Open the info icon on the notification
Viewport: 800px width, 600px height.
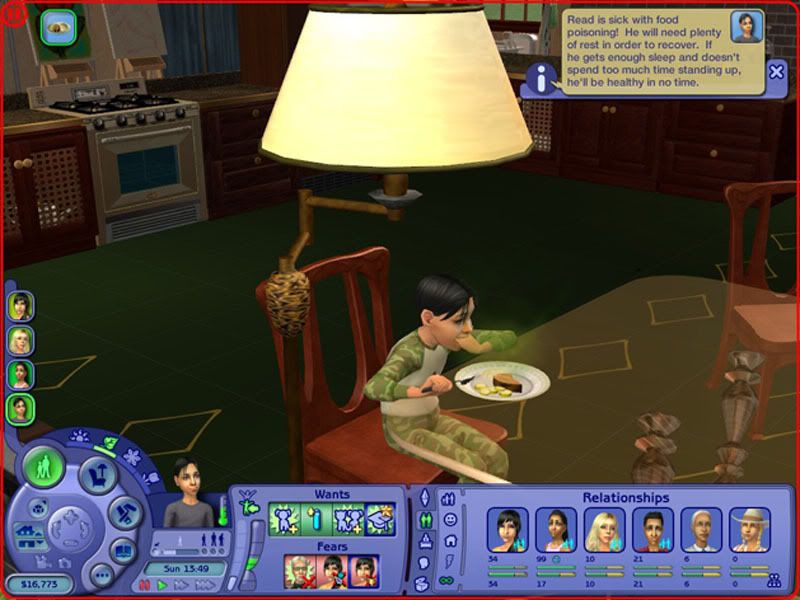point(541,77)
